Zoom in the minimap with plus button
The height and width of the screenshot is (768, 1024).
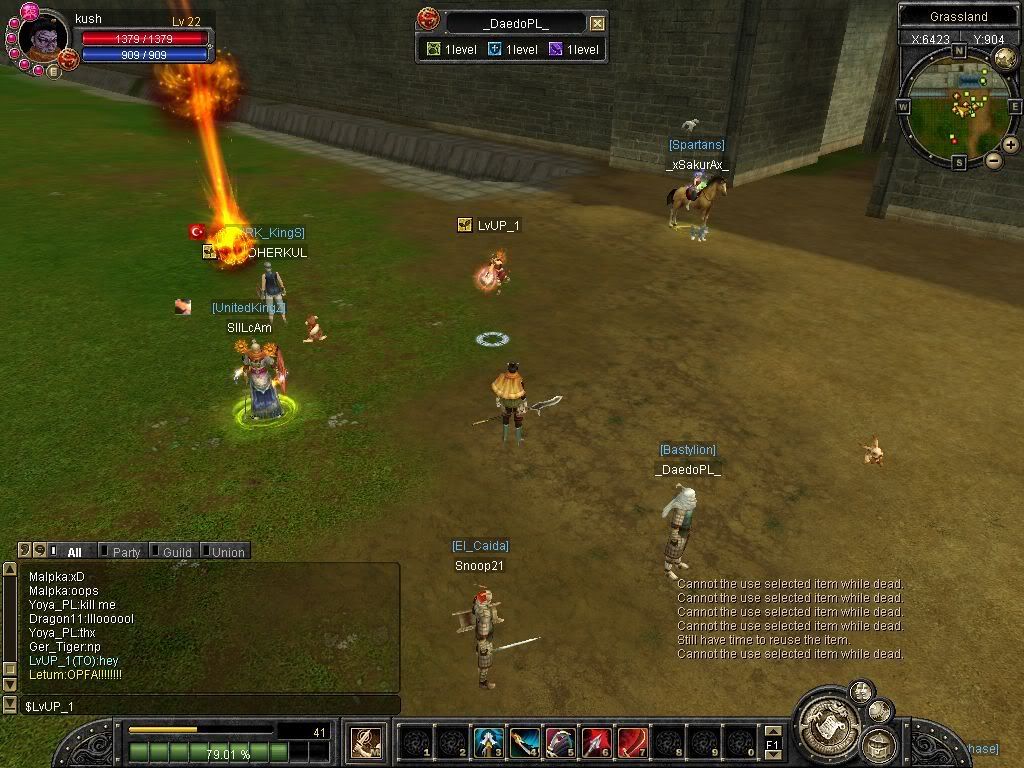(1010, 145)
